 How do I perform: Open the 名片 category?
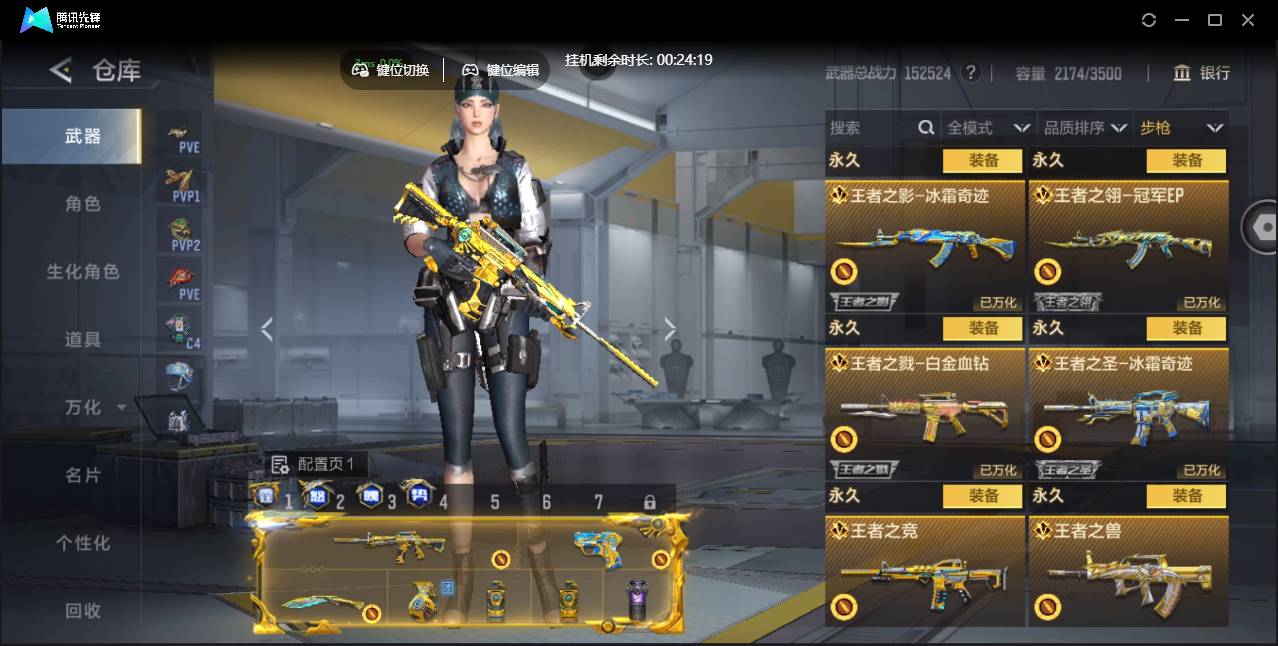83,475
